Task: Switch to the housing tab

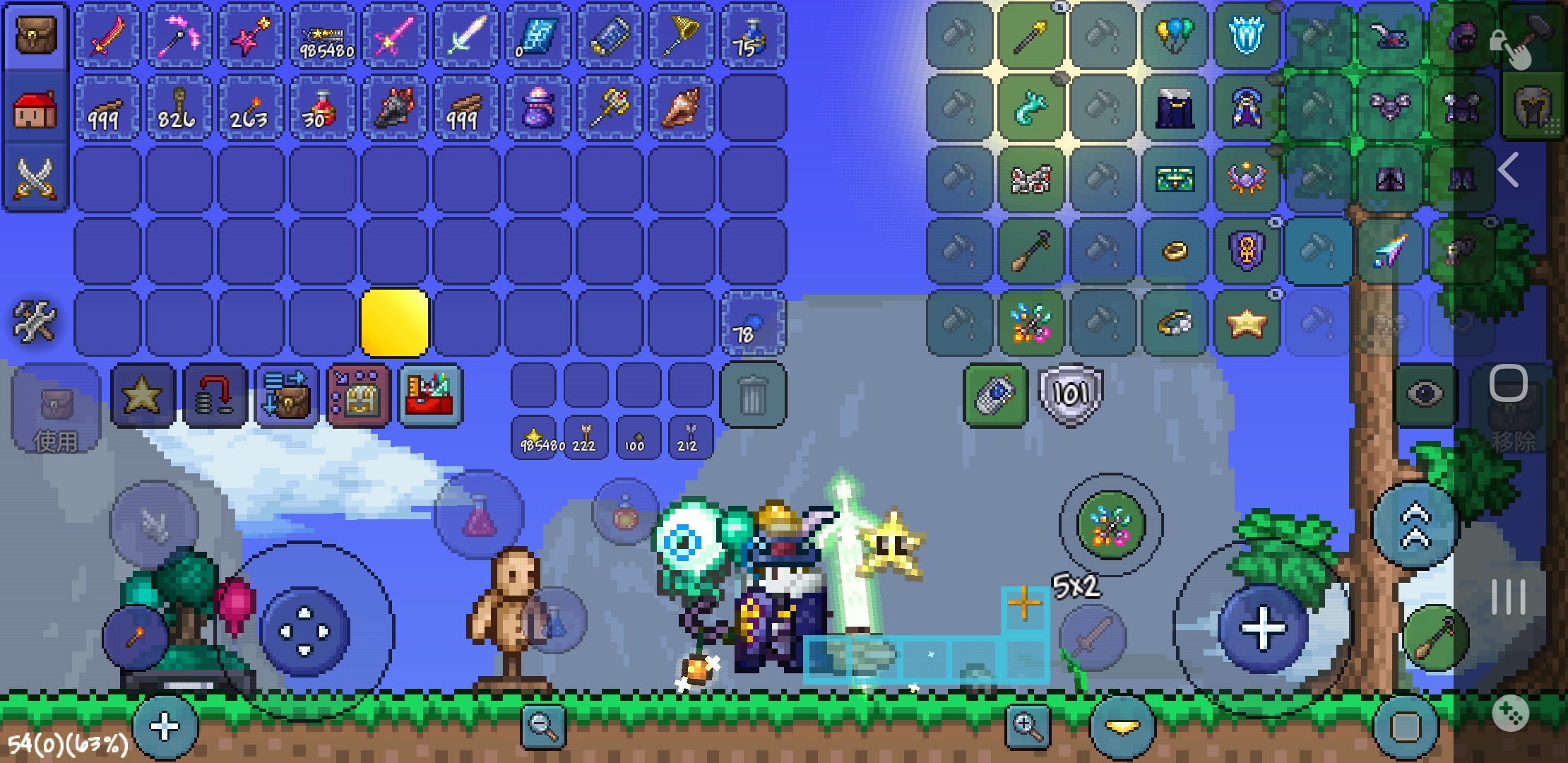Action: pos(35,110)
